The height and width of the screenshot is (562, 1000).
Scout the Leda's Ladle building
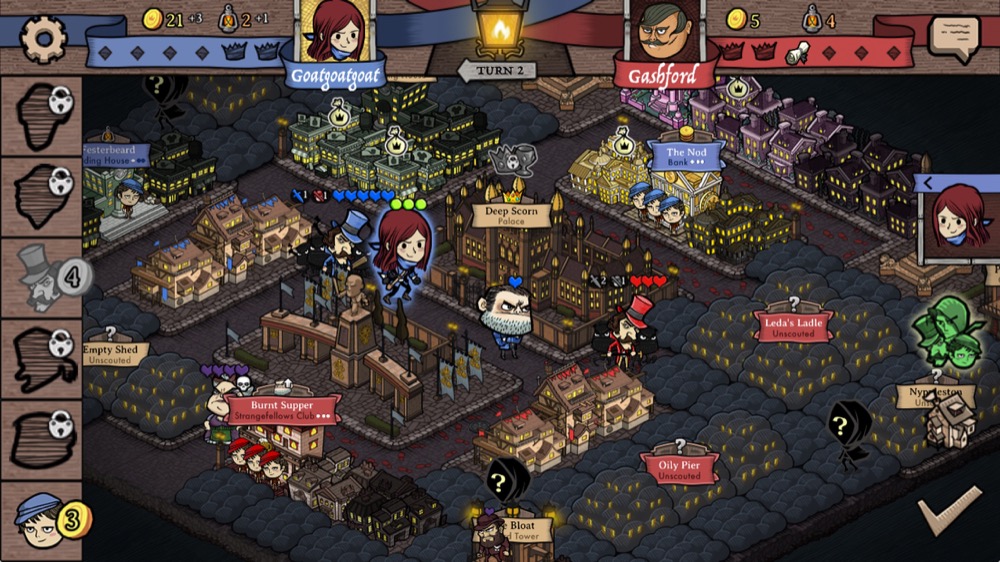pos(793,324)
